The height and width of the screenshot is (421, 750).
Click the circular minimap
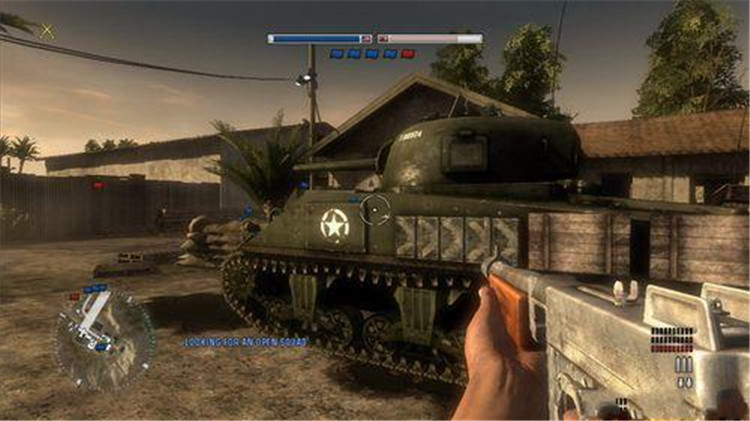[104, 338]
